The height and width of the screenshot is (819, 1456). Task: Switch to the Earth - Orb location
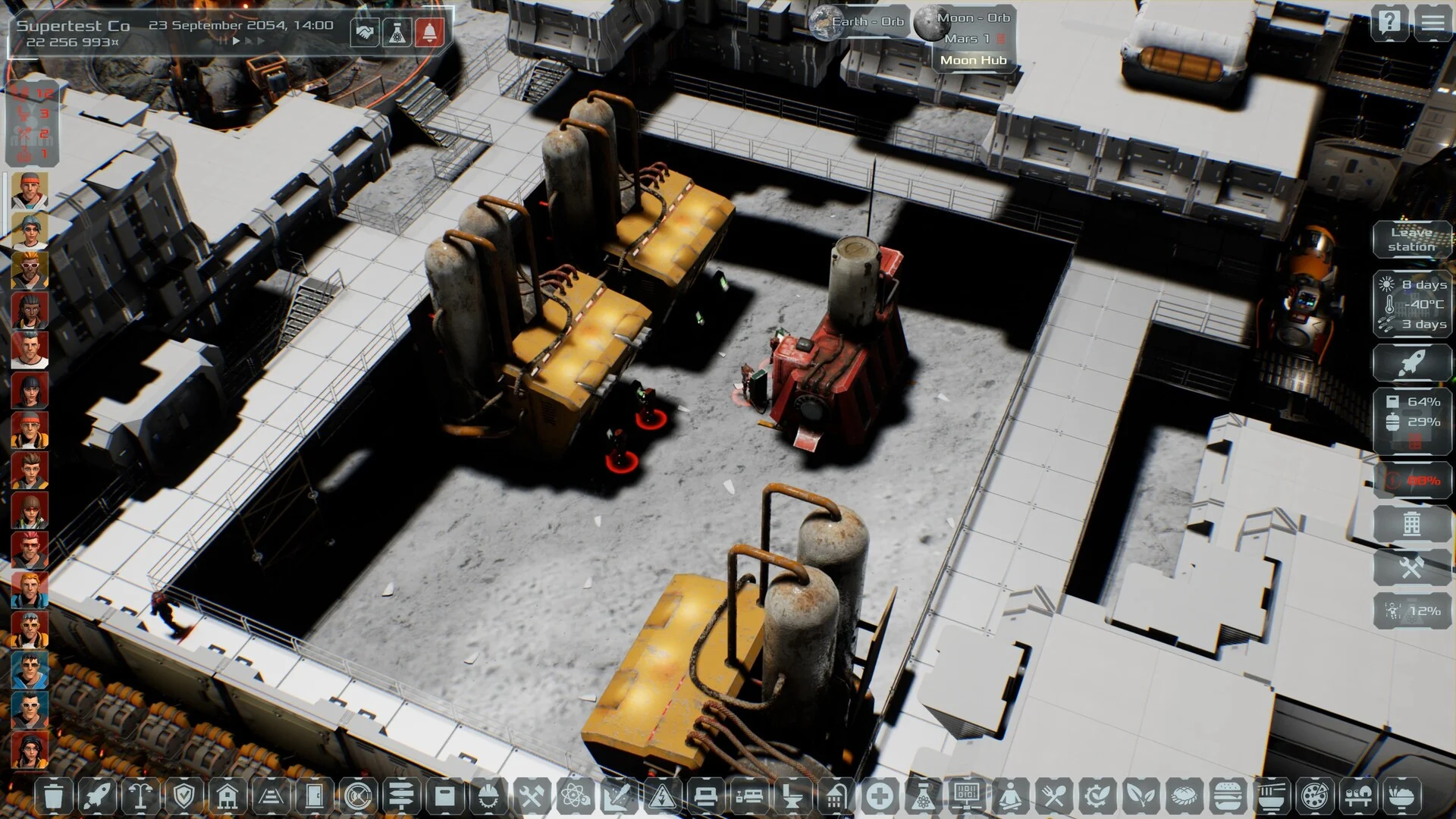(858, 22)
